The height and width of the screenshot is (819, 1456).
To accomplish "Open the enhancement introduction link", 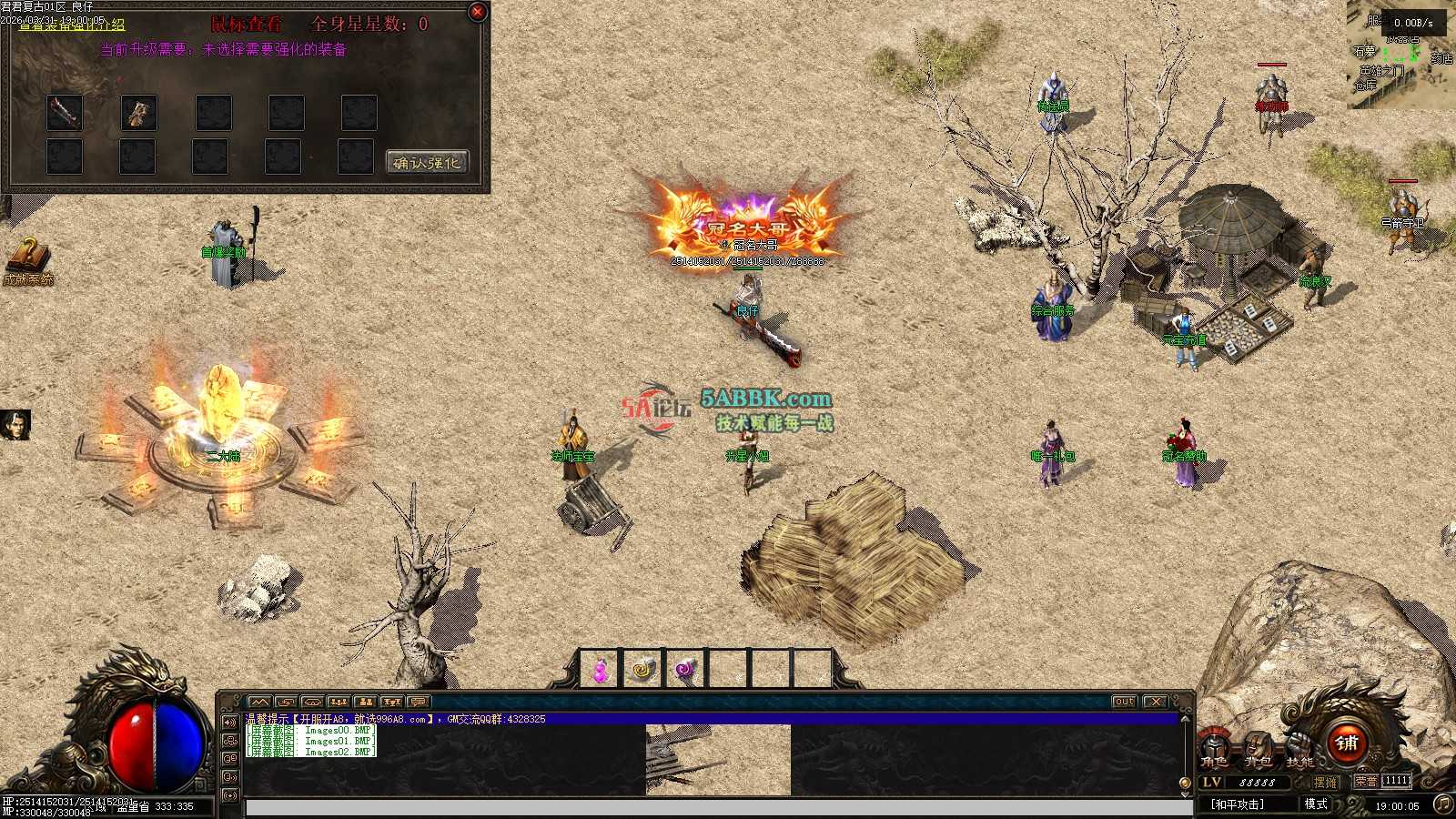I will click(71, 25).
